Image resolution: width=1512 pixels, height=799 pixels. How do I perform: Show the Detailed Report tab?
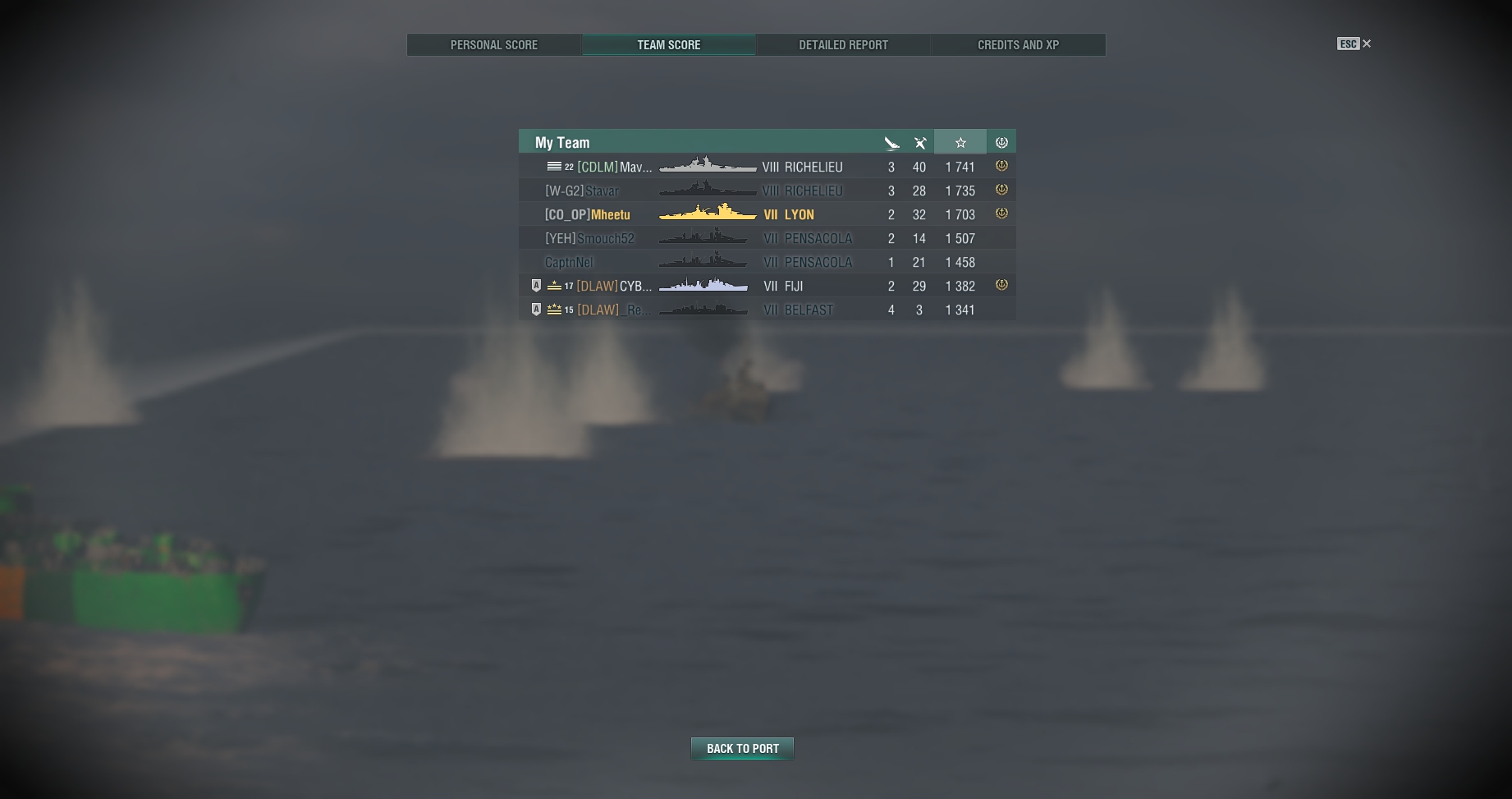tap(843, 45)
